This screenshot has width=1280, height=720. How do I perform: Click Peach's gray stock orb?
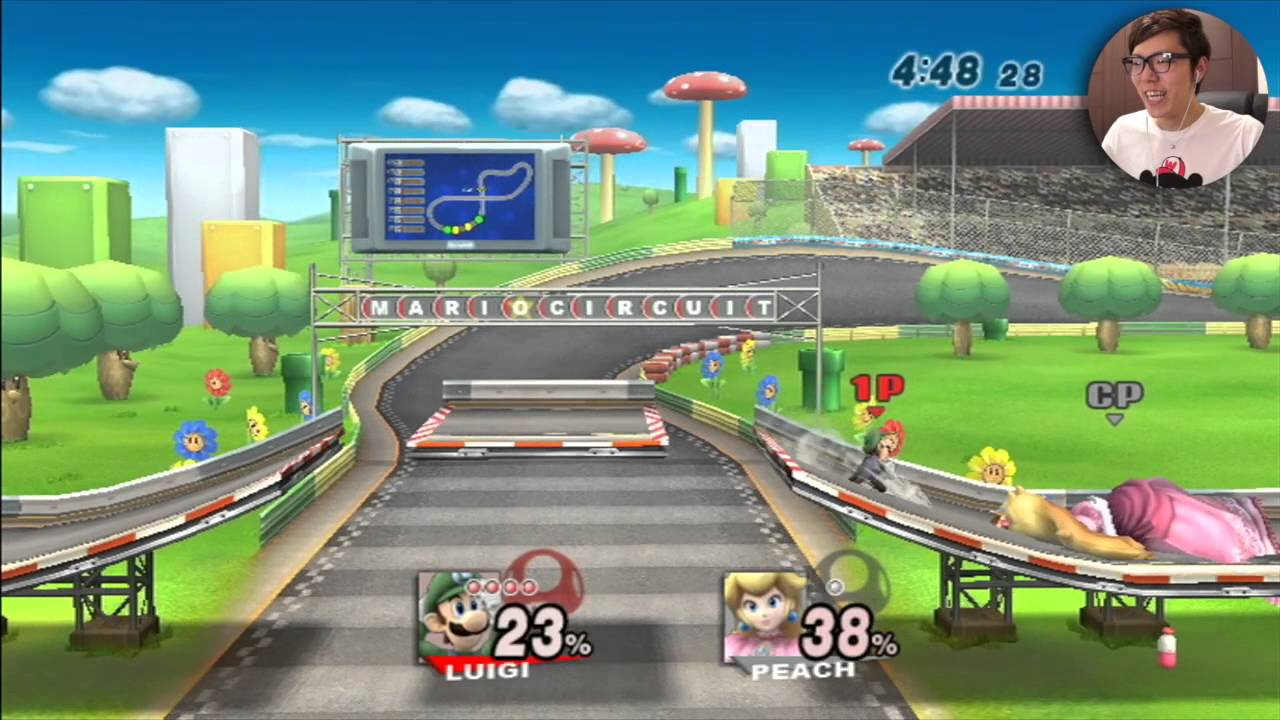pos(834,586)
